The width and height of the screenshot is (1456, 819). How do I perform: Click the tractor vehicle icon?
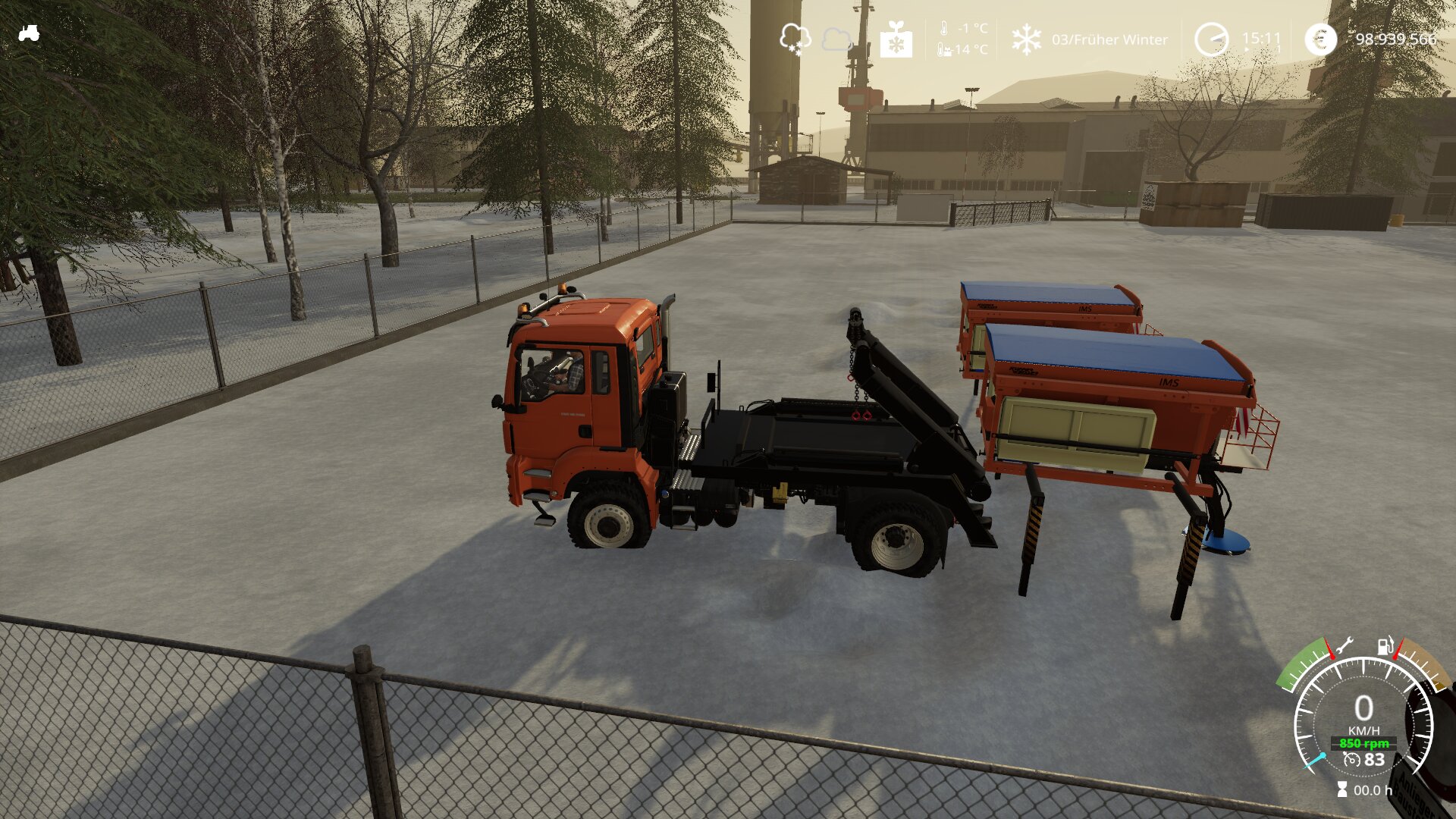(x=29, y=33)
